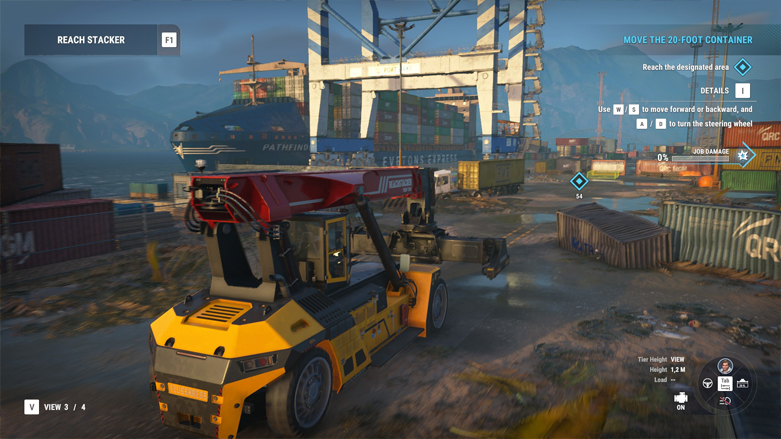Click the objective waypoint diamond marker
Screen dimensions: 781x439
[x=579, y=181]
